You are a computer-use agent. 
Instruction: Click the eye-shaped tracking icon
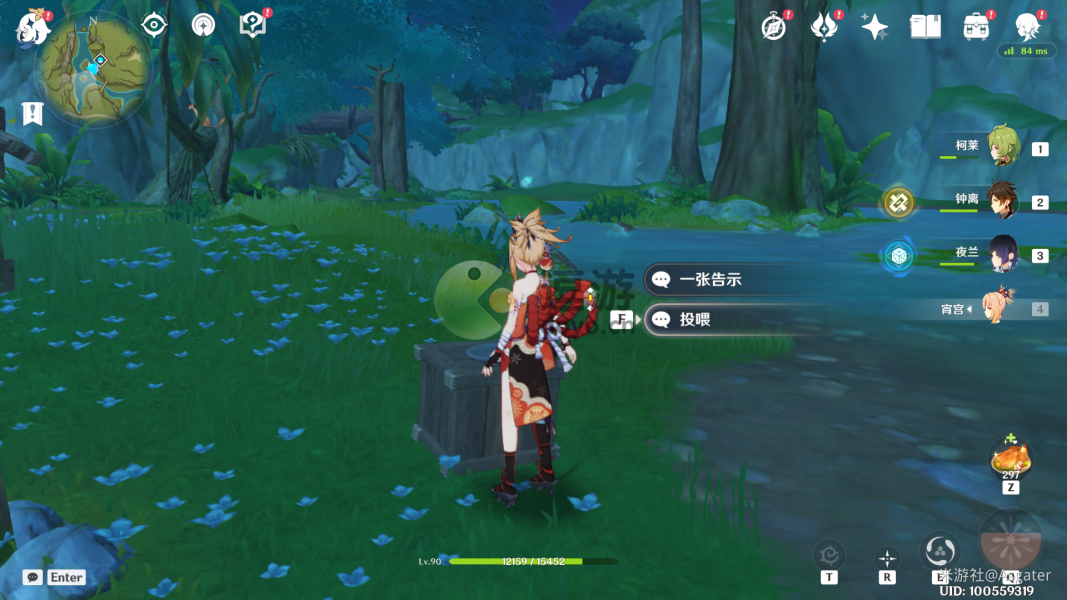154,25
